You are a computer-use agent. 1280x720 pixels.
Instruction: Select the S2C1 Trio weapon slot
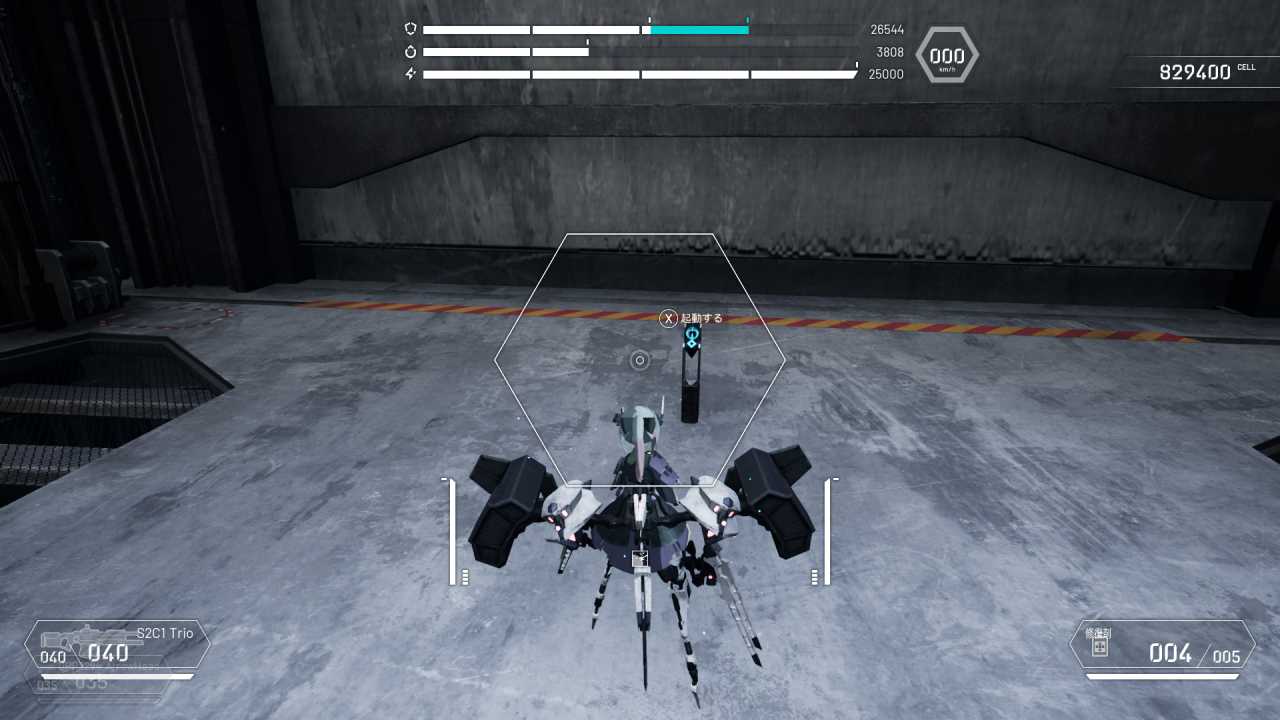tap(118, 645)
